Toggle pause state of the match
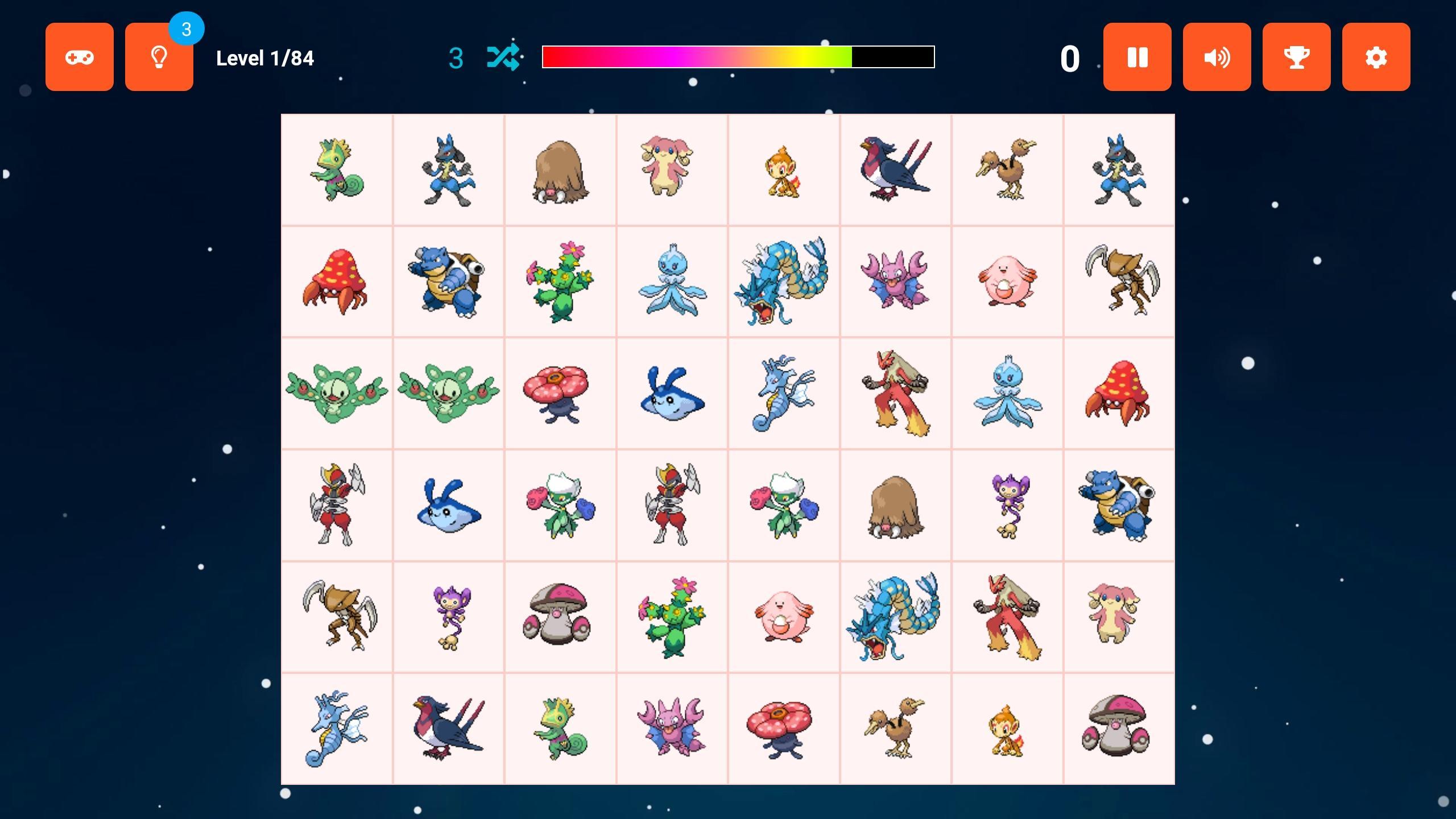Viewport: 1456px width, 819px height. point(1136,56)
